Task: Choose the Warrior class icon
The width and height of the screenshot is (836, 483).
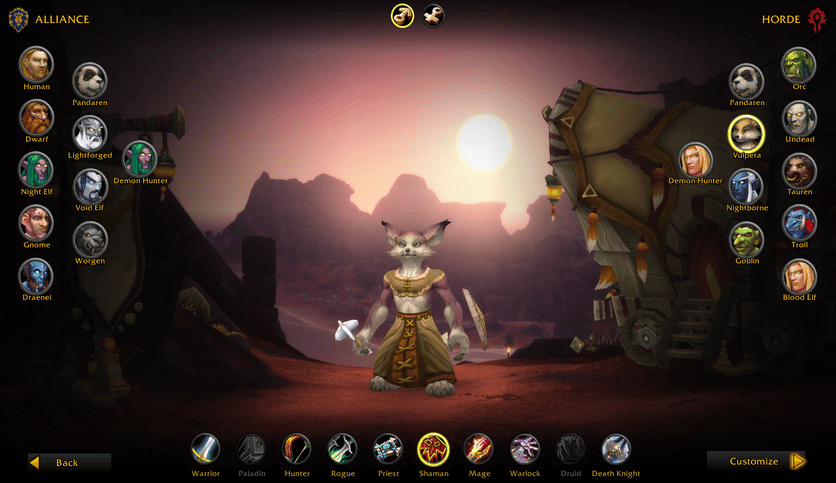Action: [206, 448]
